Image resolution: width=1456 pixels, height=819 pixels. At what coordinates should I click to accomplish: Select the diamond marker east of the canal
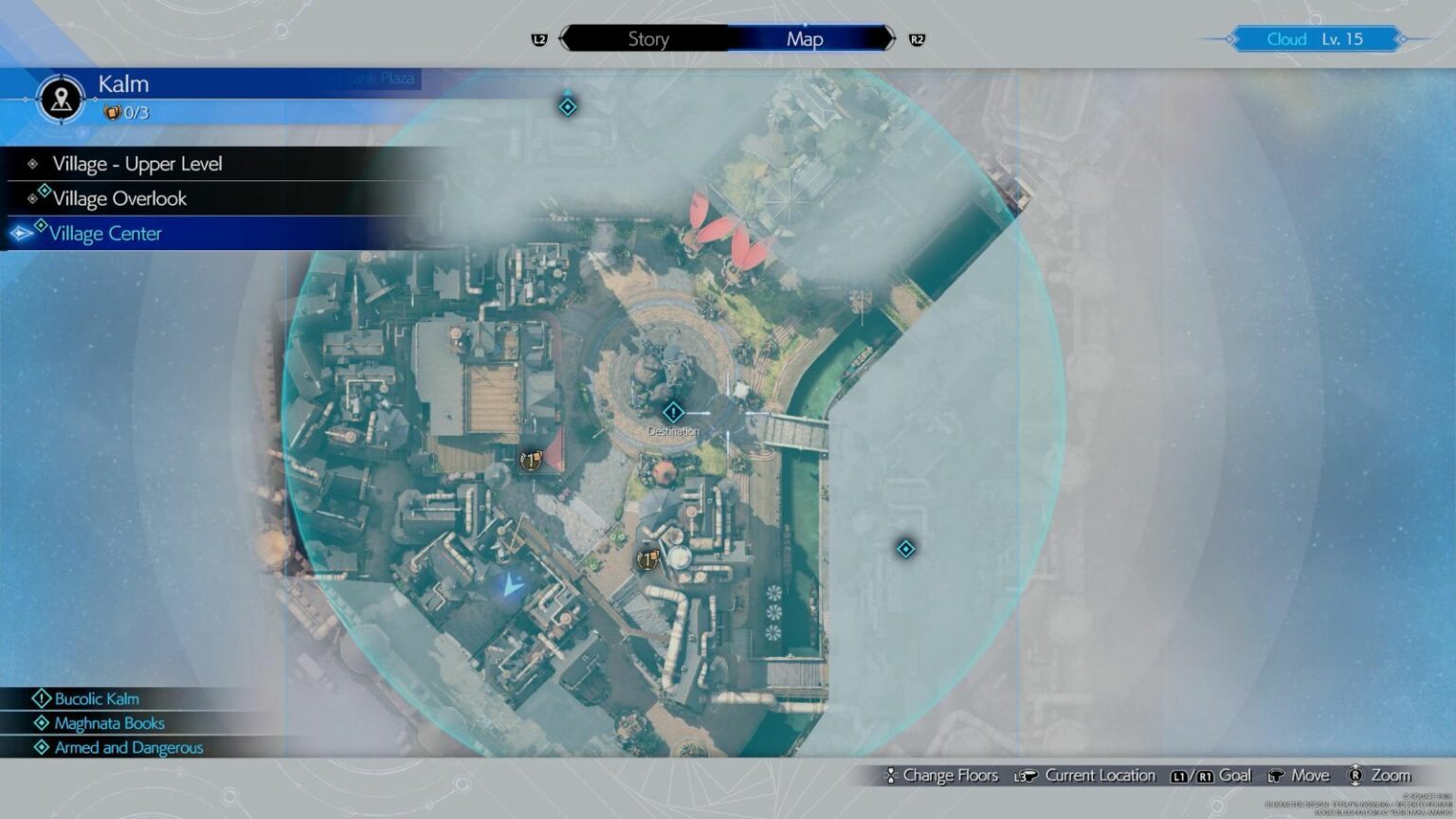(906, 549)
